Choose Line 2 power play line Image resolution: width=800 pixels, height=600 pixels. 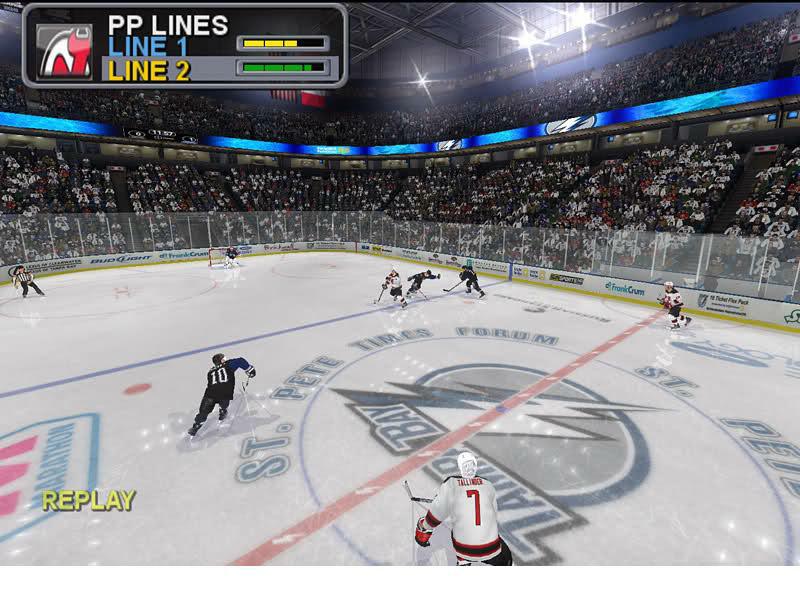point(148,70)
